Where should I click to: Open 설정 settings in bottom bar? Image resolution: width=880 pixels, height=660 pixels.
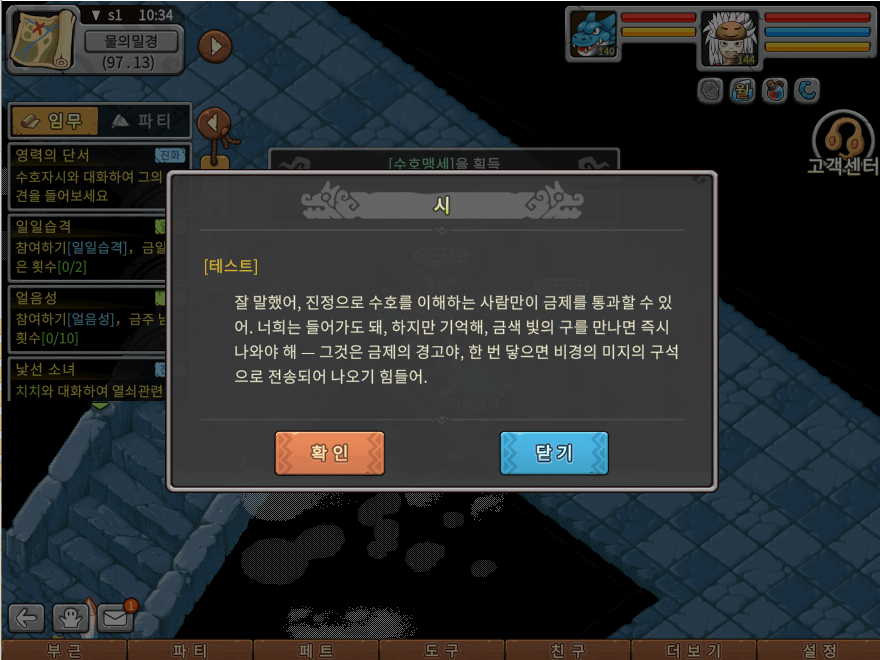click(x=819, y=650)
